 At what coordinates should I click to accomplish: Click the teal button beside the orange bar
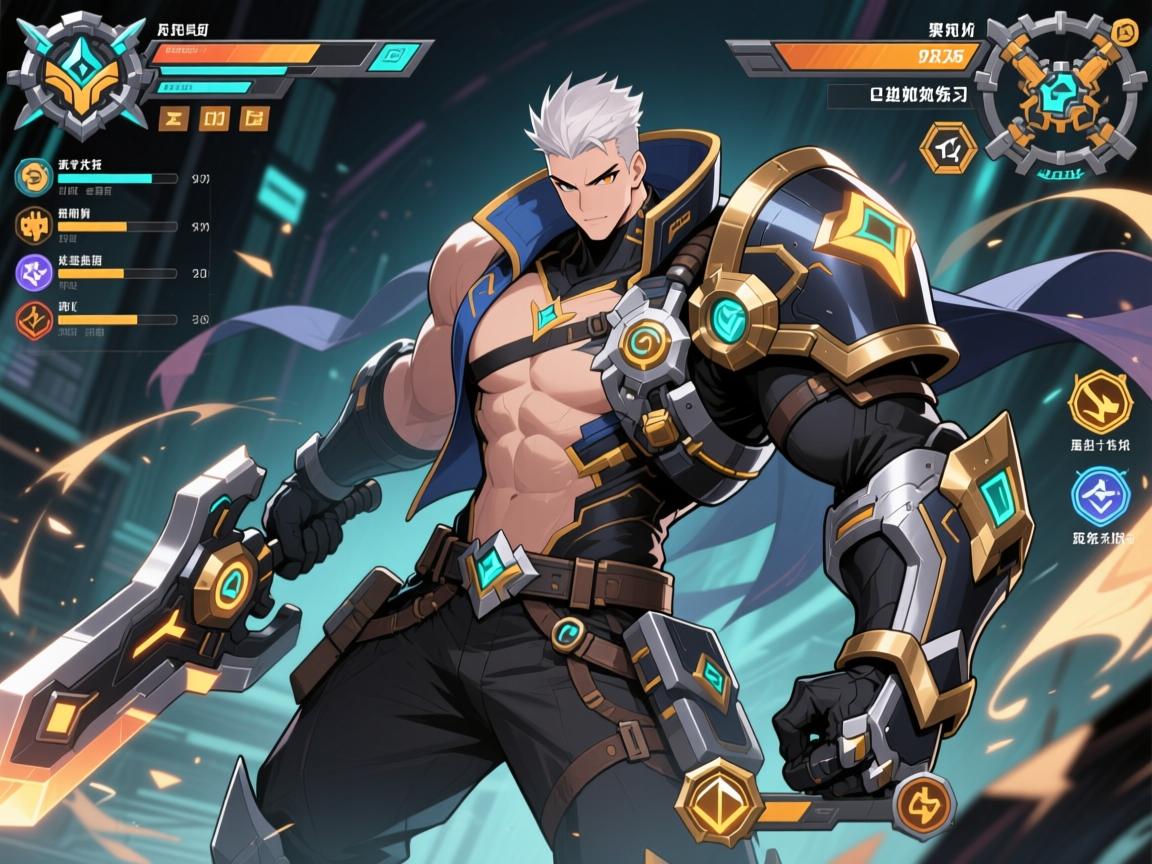[395, 57]
